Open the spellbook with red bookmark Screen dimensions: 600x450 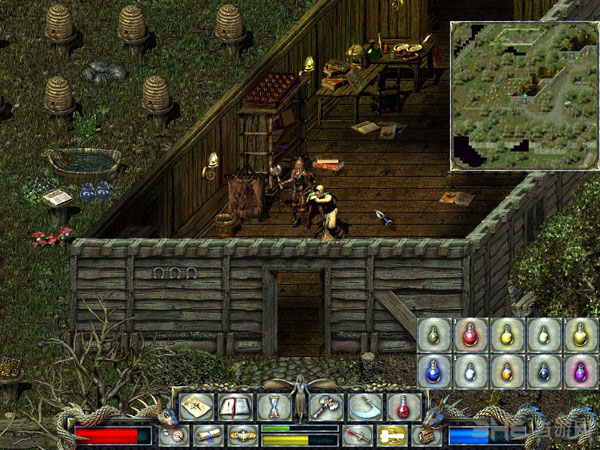point(234,407)
